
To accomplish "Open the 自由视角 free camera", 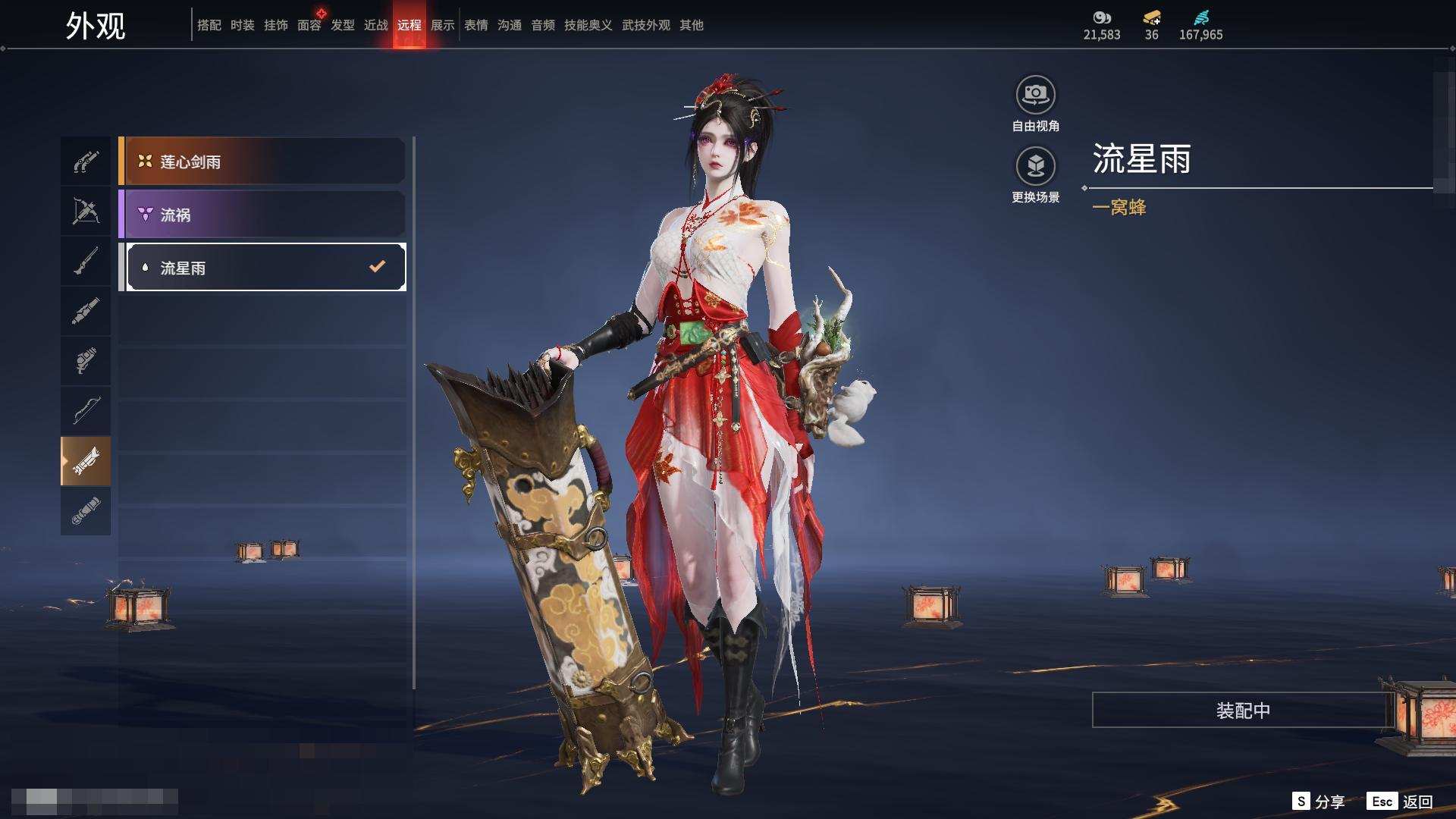I will 1035,96.
